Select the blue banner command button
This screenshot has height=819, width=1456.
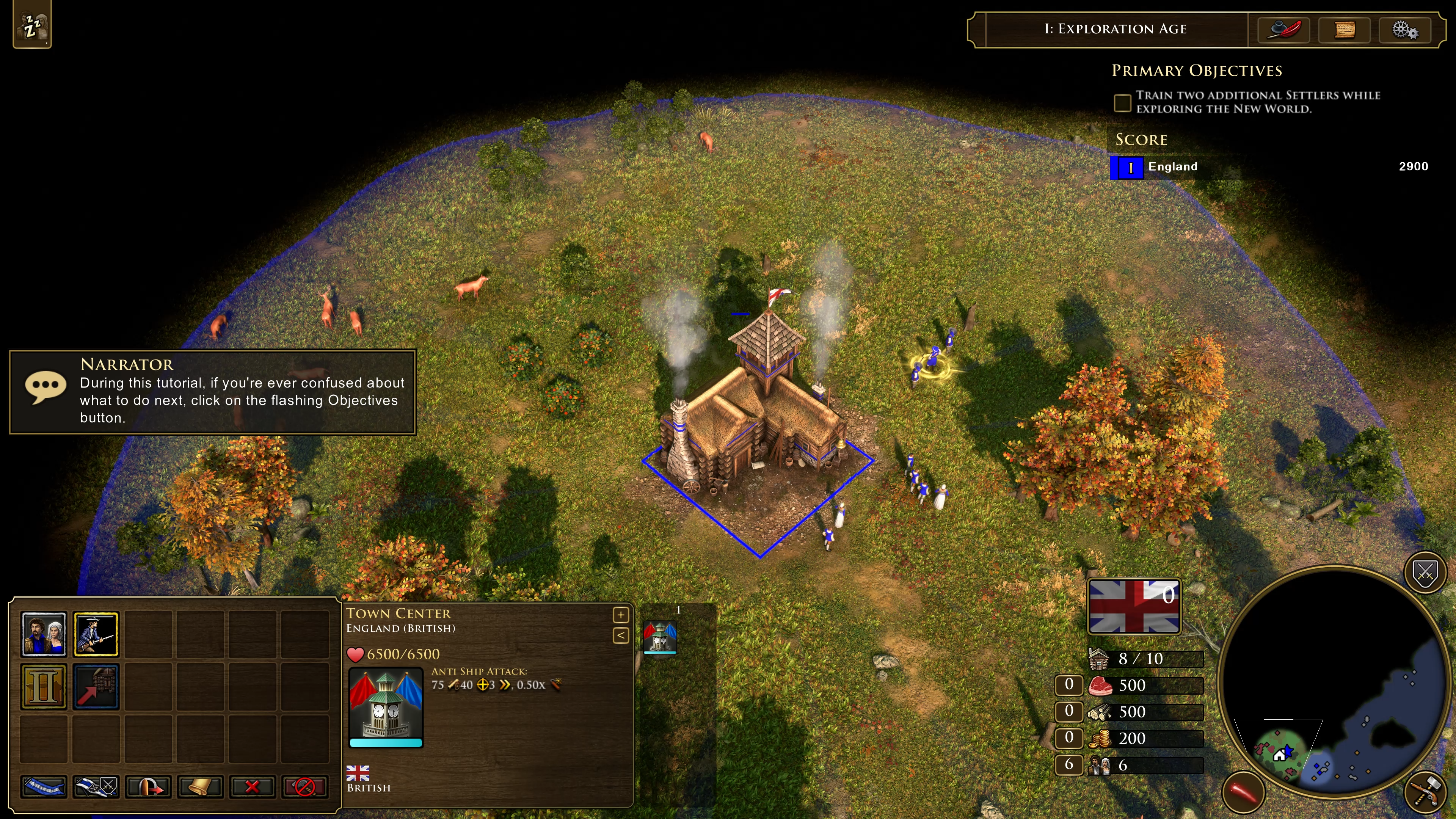[44, 786]
